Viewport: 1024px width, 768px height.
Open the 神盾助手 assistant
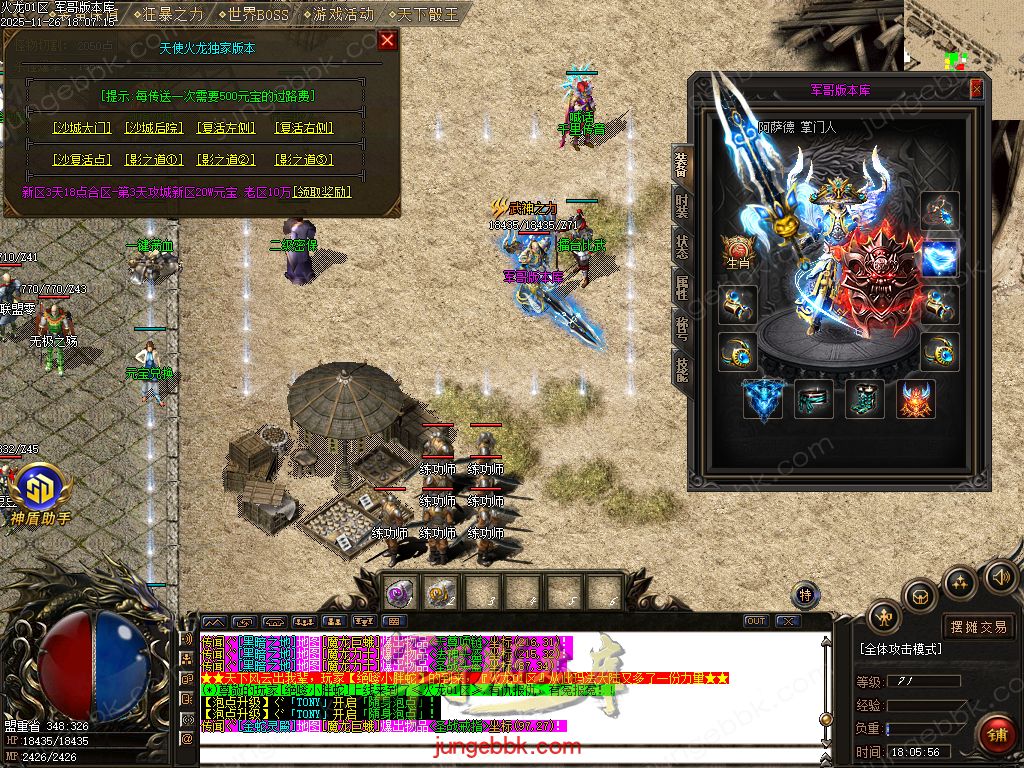(x=41, y=497)
